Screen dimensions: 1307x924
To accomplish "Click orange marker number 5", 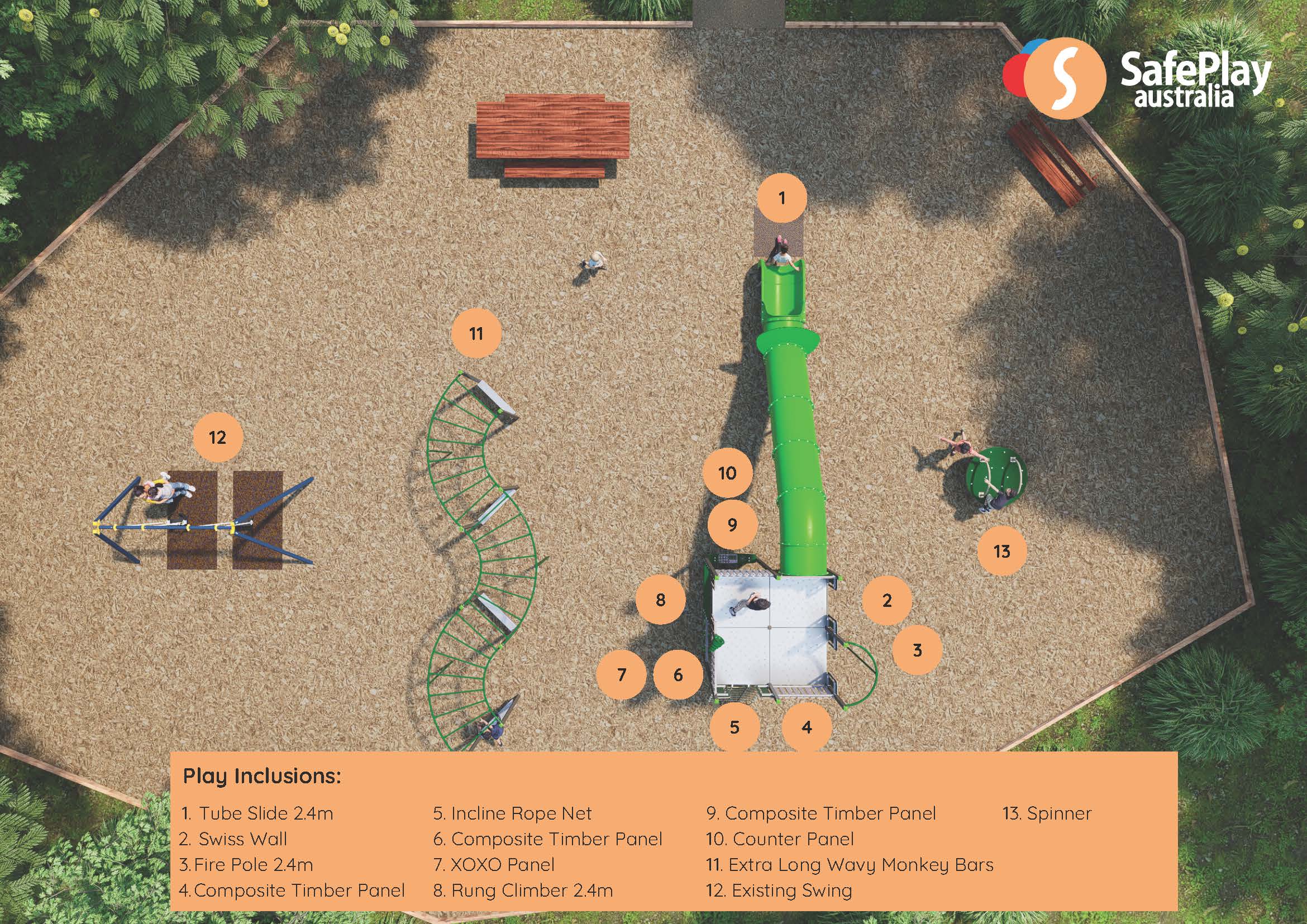I will 734,726.
